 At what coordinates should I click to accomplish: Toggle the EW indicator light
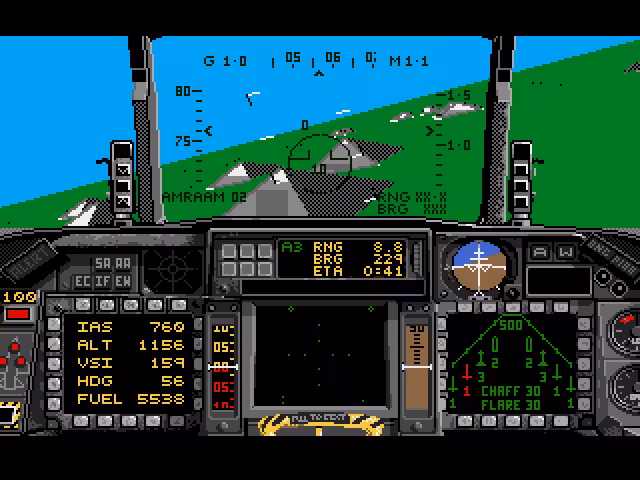pos(122,282)
